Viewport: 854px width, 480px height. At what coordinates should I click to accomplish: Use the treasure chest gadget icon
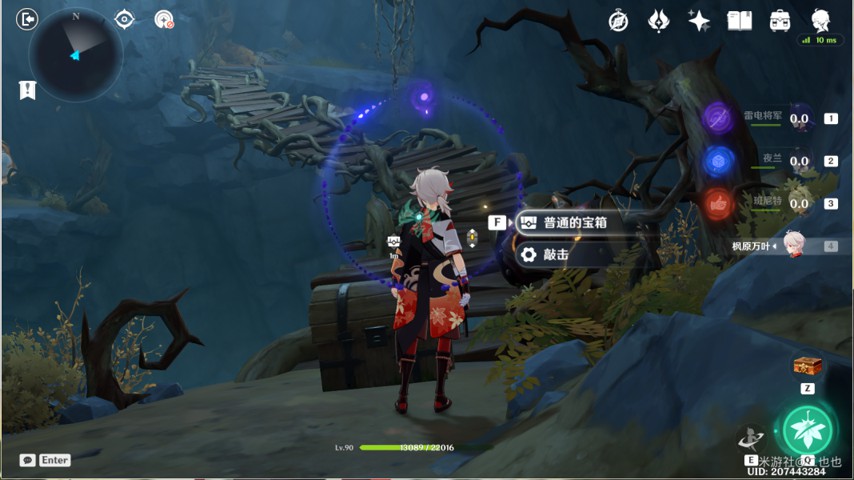point(806,366)
